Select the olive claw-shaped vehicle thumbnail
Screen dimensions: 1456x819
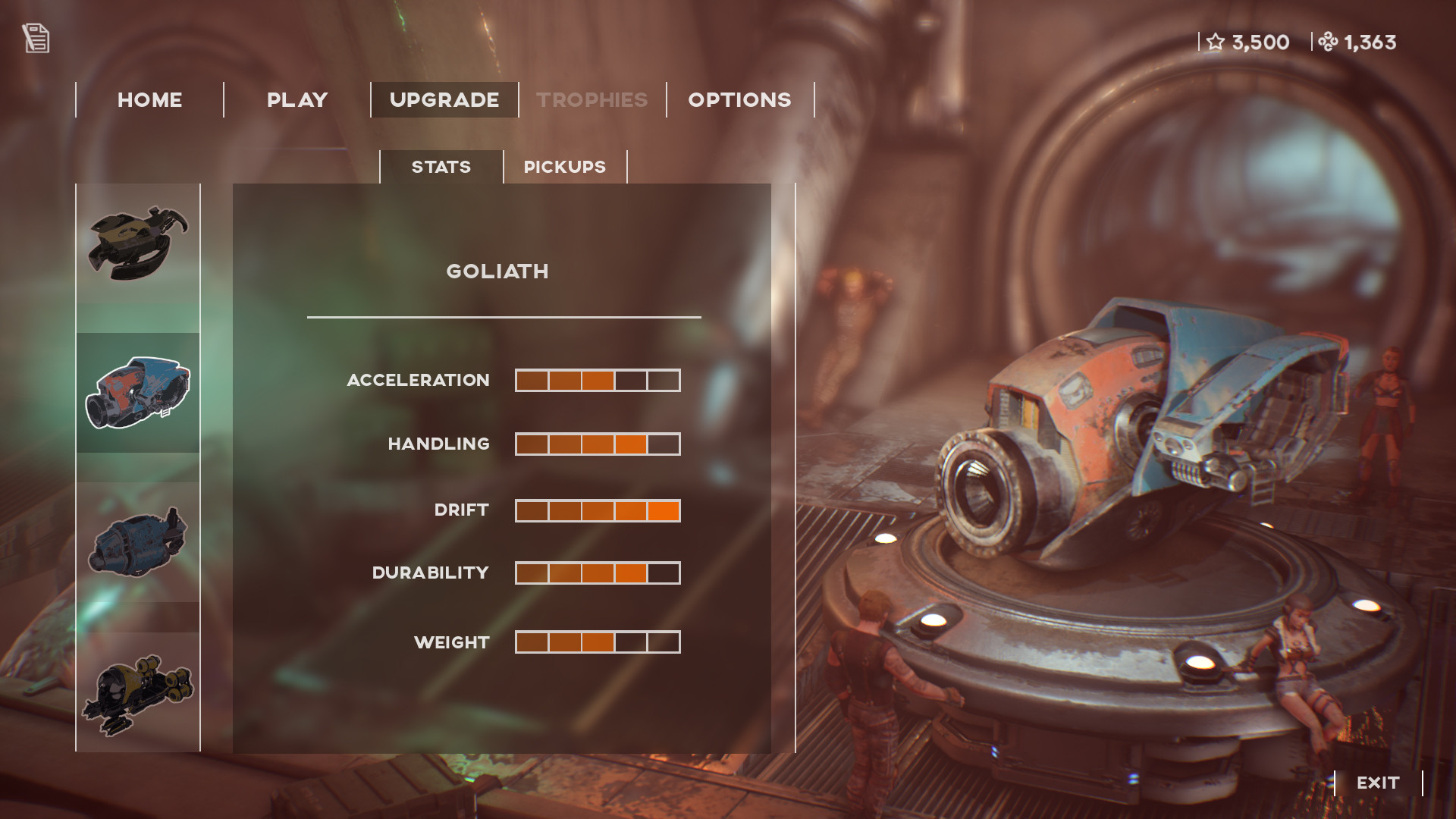138,243
